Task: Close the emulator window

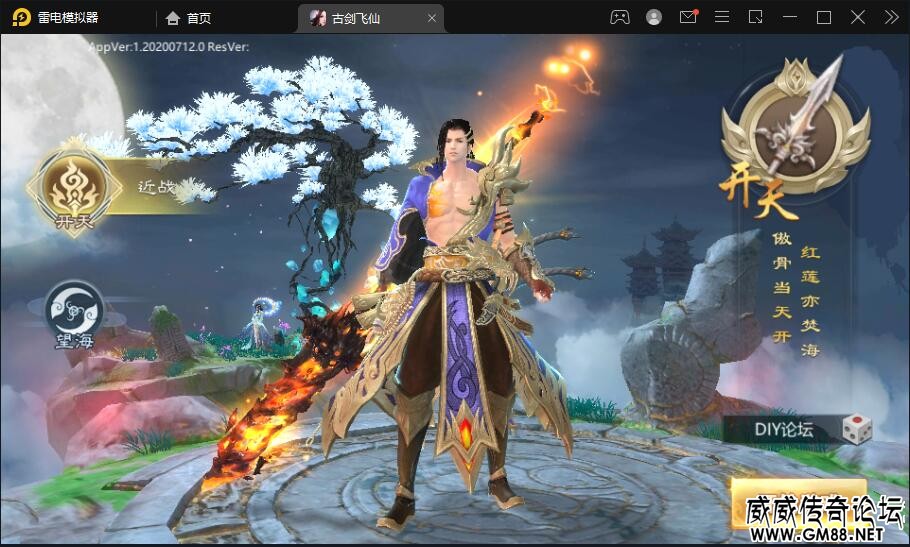Action: pyautogui.click(x=858, y=17)
